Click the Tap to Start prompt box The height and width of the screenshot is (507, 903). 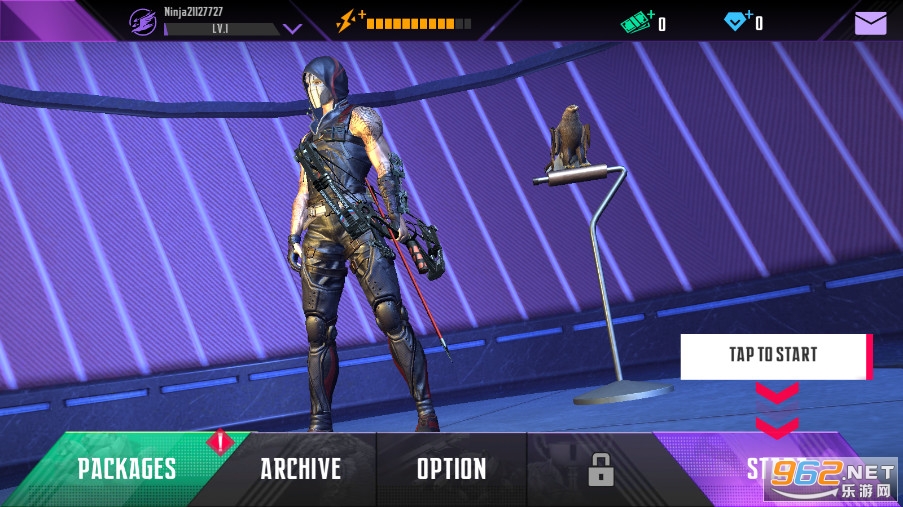[x=774, y=355]
